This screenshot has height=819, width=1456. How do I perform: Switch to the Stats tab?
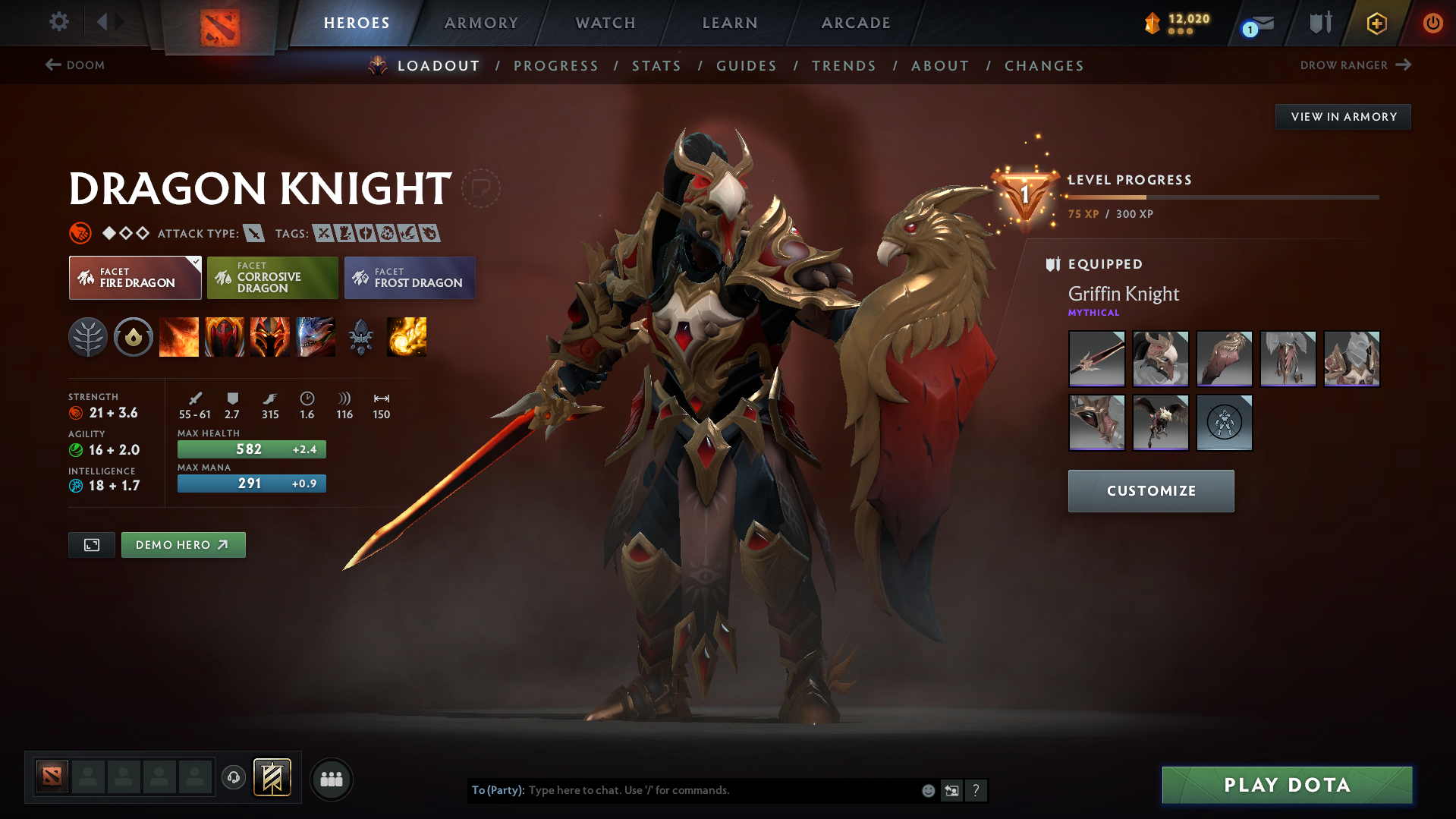point(656,65)
